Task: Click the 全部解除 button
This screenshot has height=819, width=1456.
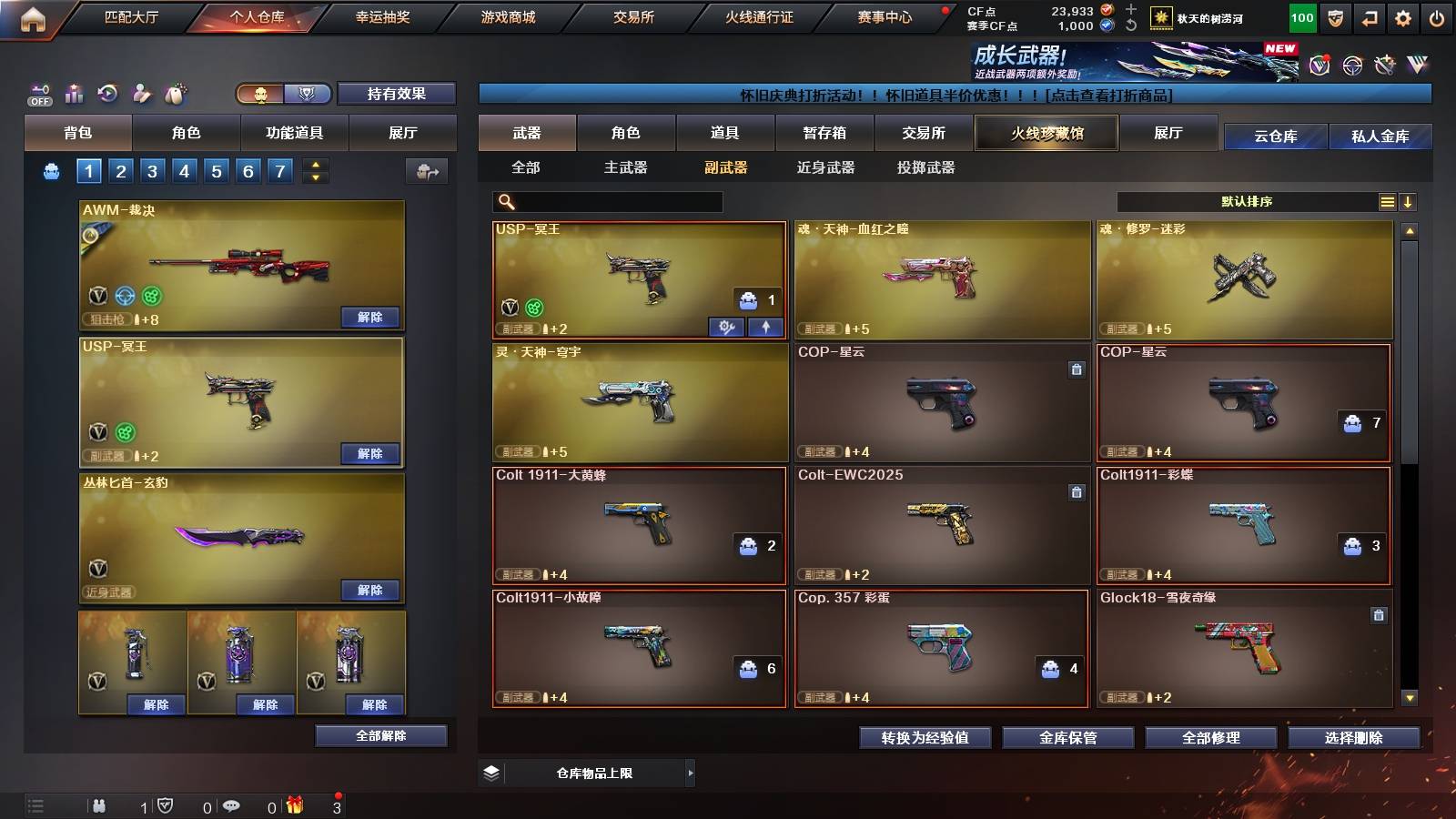Action: (x=379, y=735)
